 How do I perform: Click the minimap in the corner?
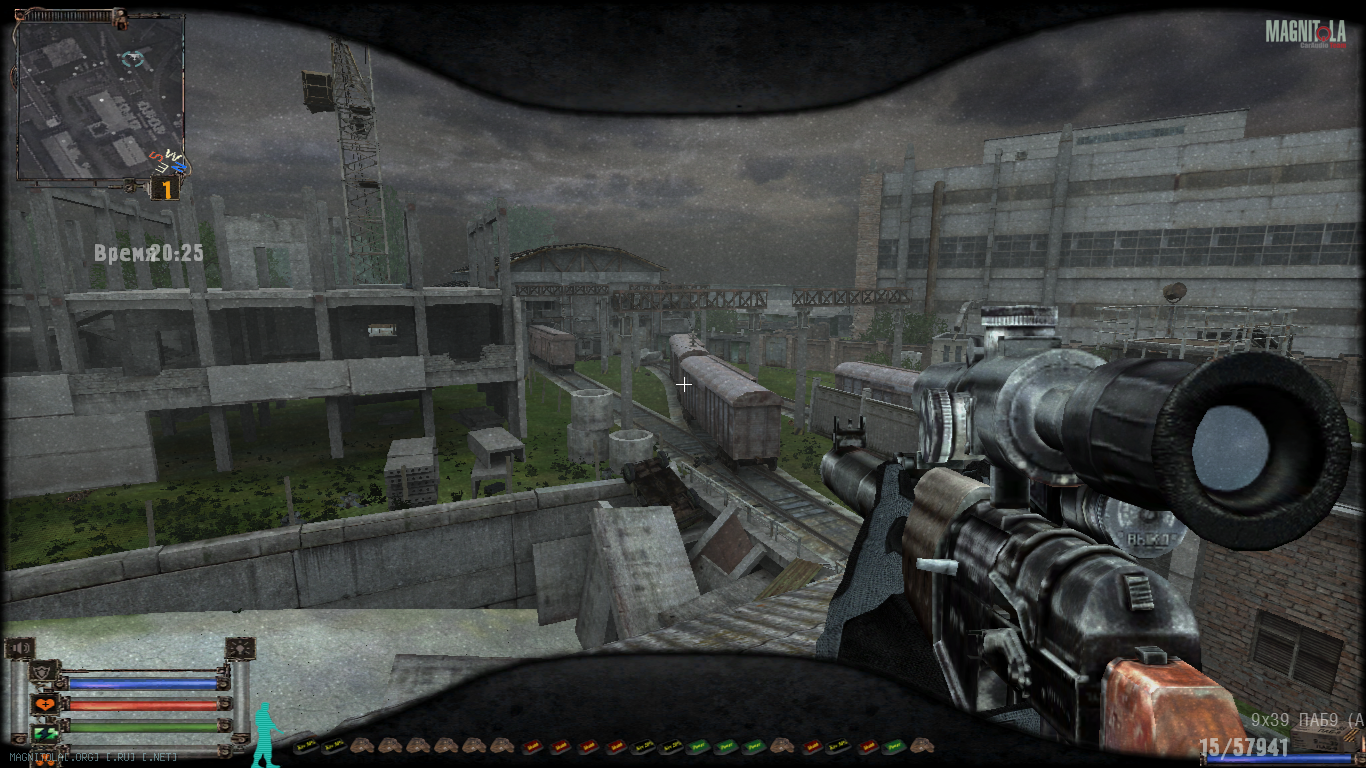point(100,98)
